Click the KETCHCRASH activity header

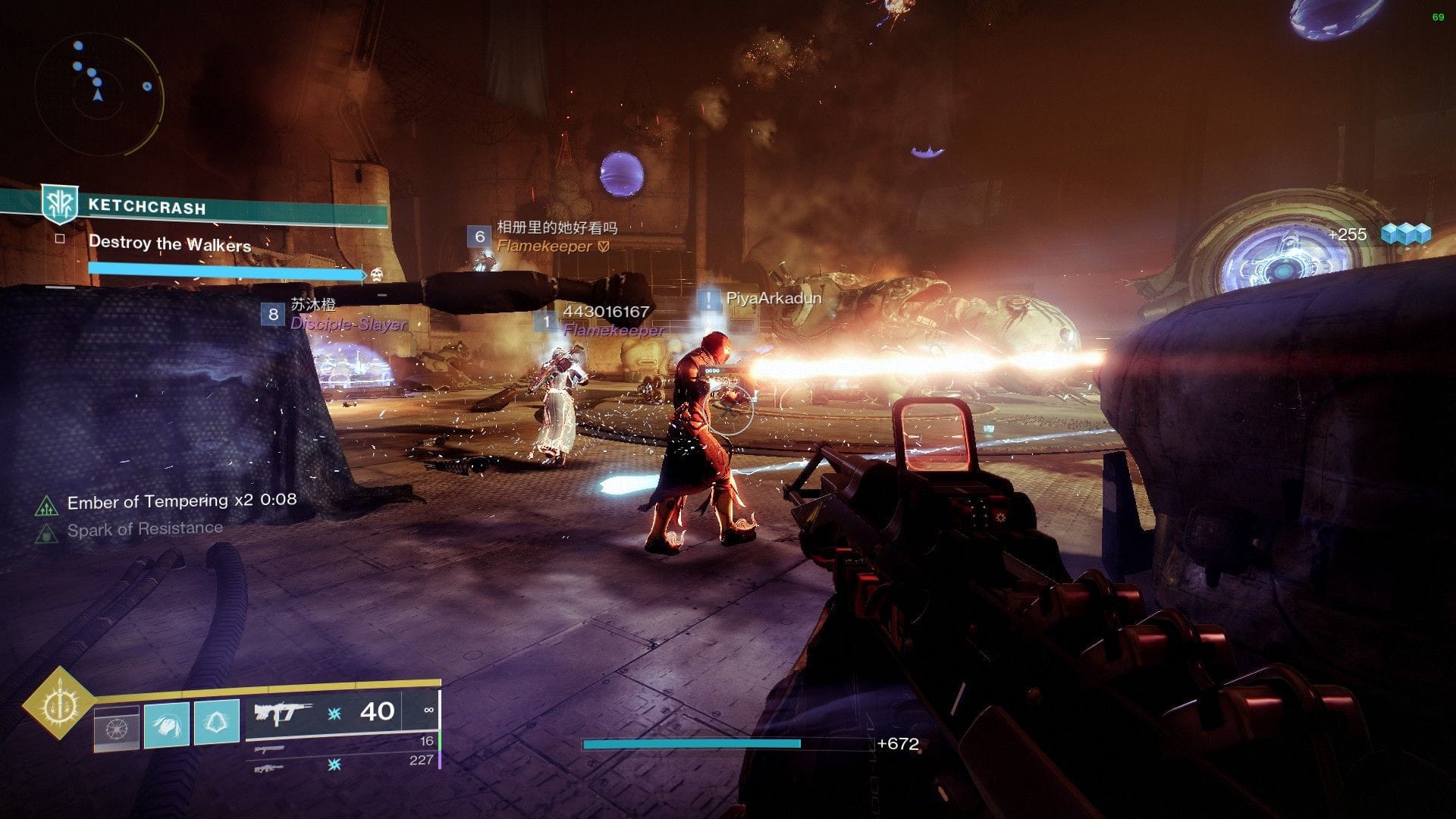[147, 205]
